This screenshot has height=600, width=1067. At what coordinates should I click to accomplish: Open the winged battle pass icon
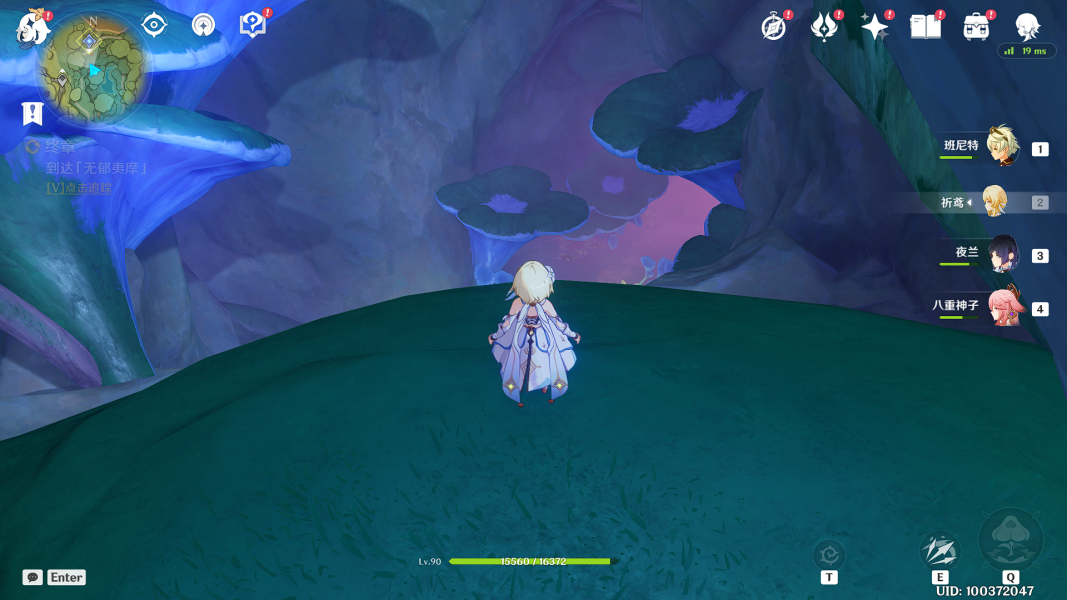point(823,27)
